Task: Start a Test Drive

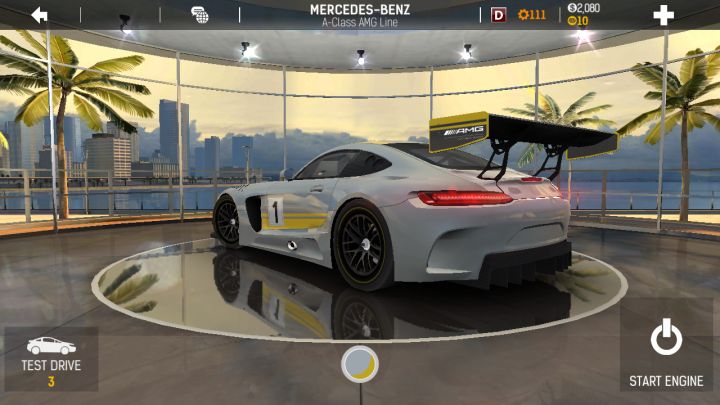Action: (x=51, y=358)
